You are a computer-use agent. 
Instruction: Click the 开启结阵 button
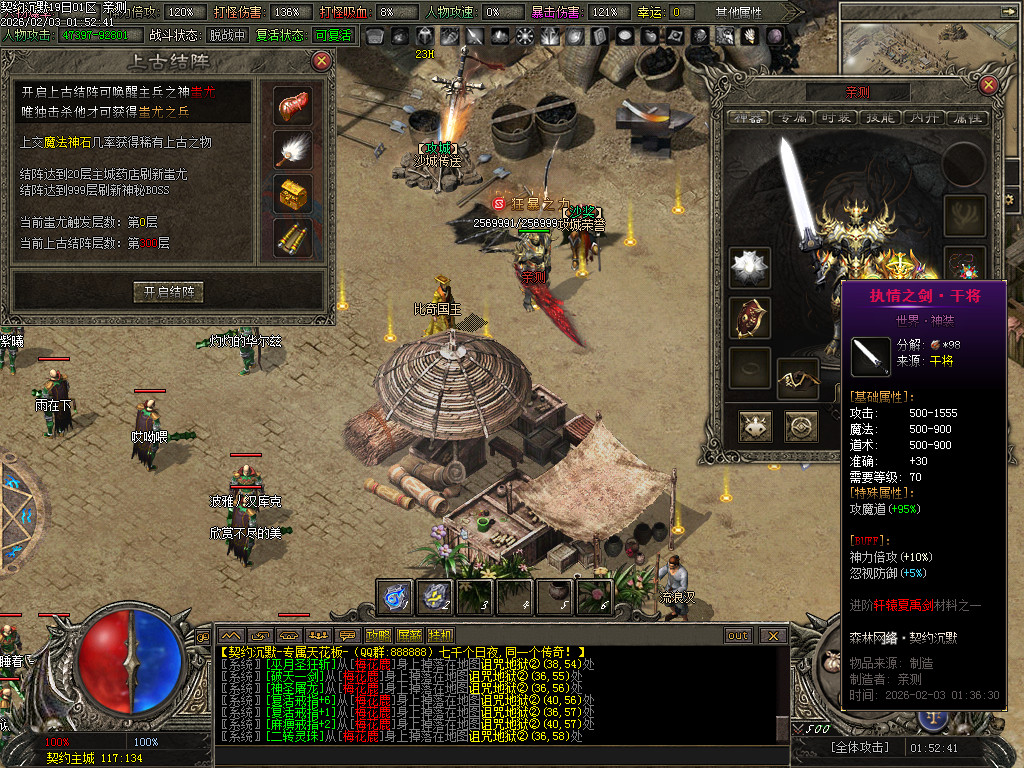pyautogui.click(x=168, y=292)
